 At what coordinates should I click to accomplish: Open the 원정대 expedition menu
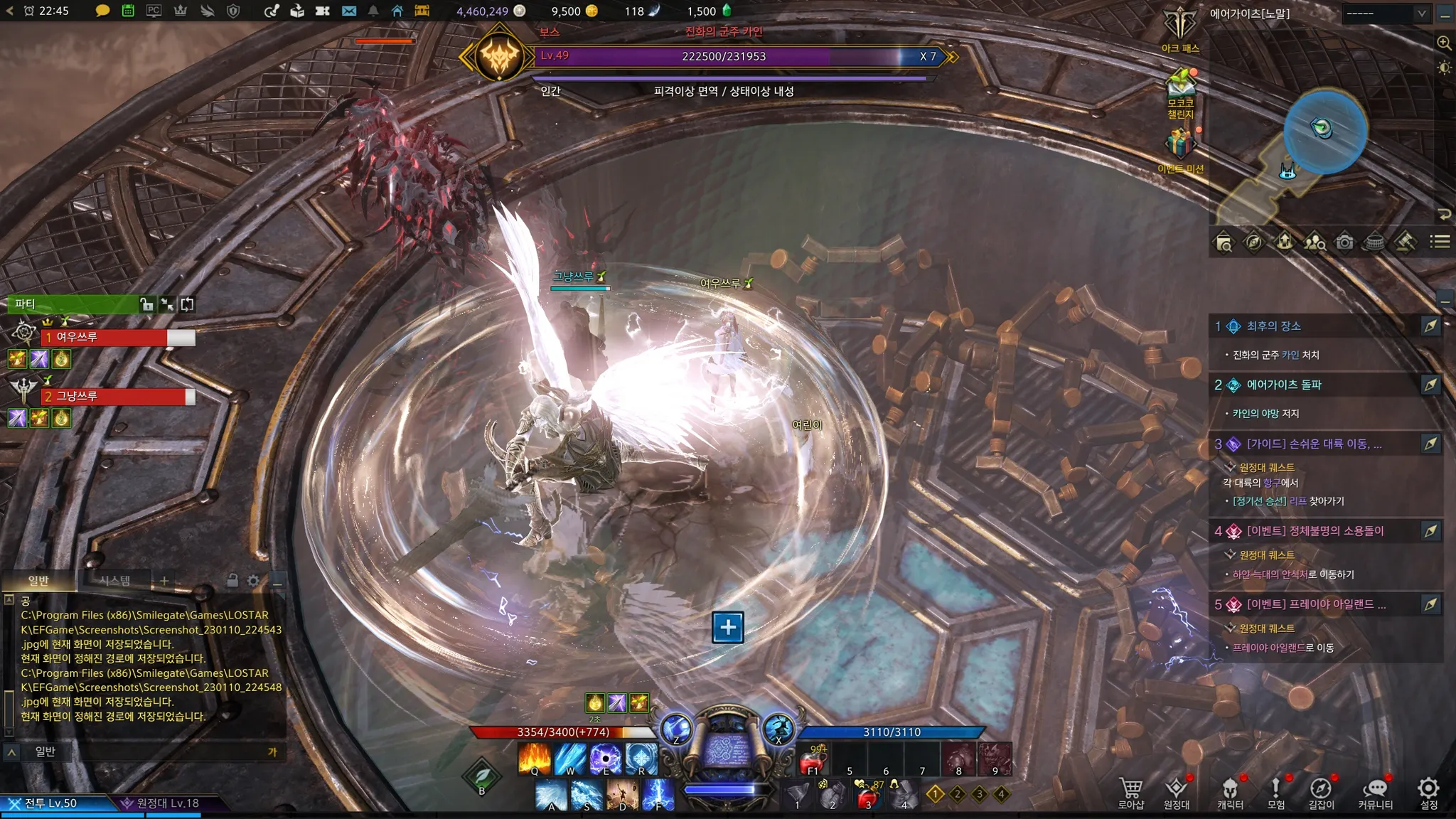click(x=1177, y=791)
